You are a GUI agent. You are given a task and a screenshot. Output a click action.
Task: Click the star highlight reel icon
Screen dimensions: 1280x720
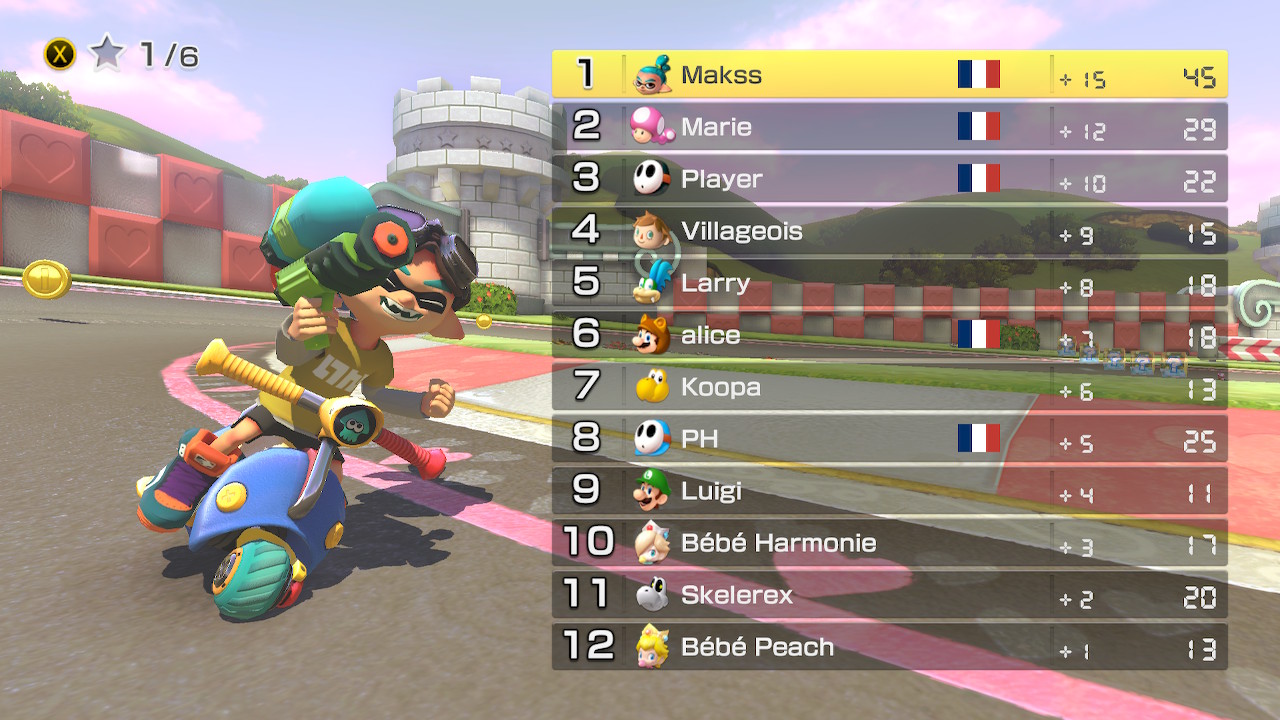point(106,54)
